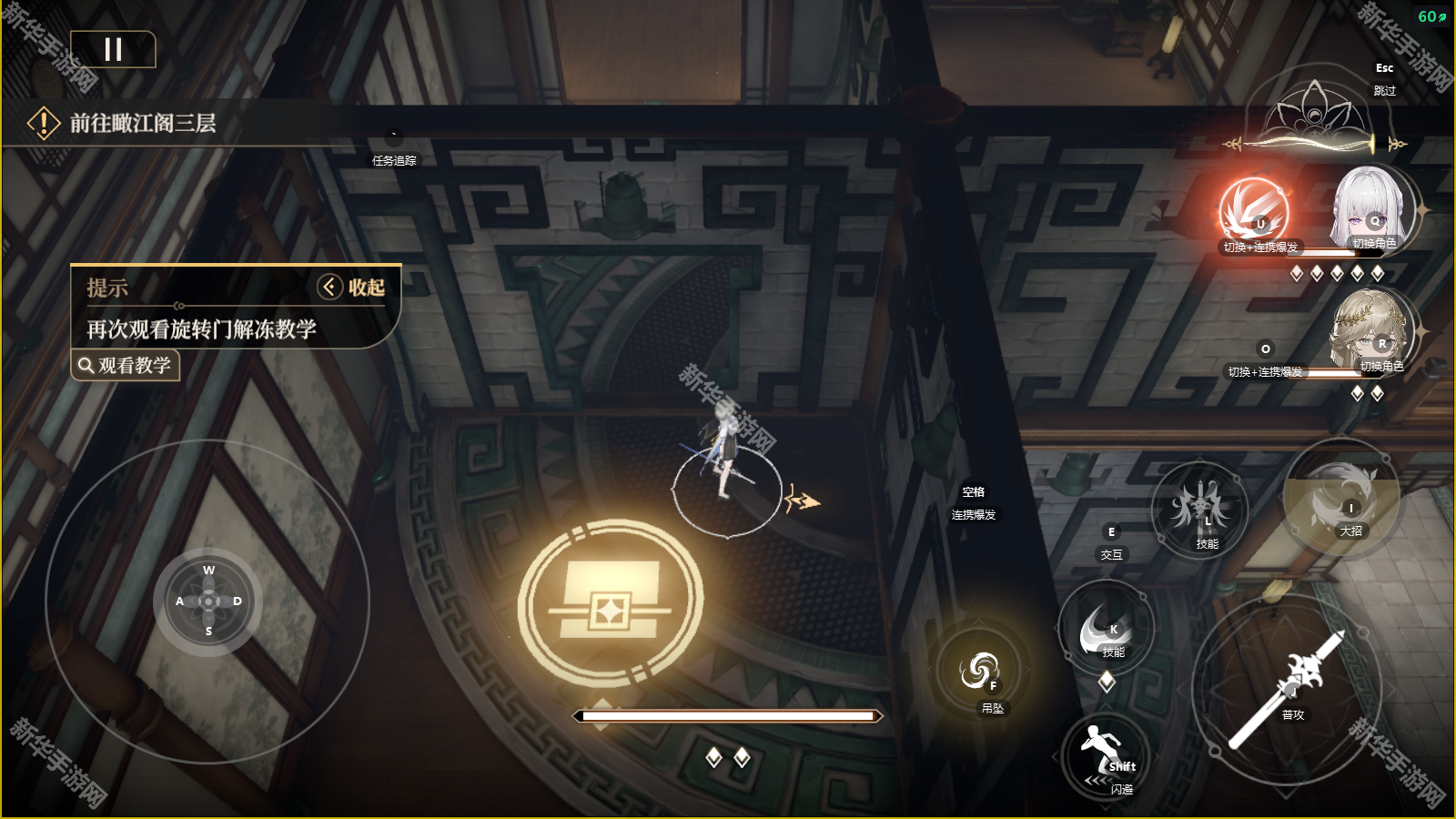Click 观看教学 to watch the tutorial

[x=126, y=366]
